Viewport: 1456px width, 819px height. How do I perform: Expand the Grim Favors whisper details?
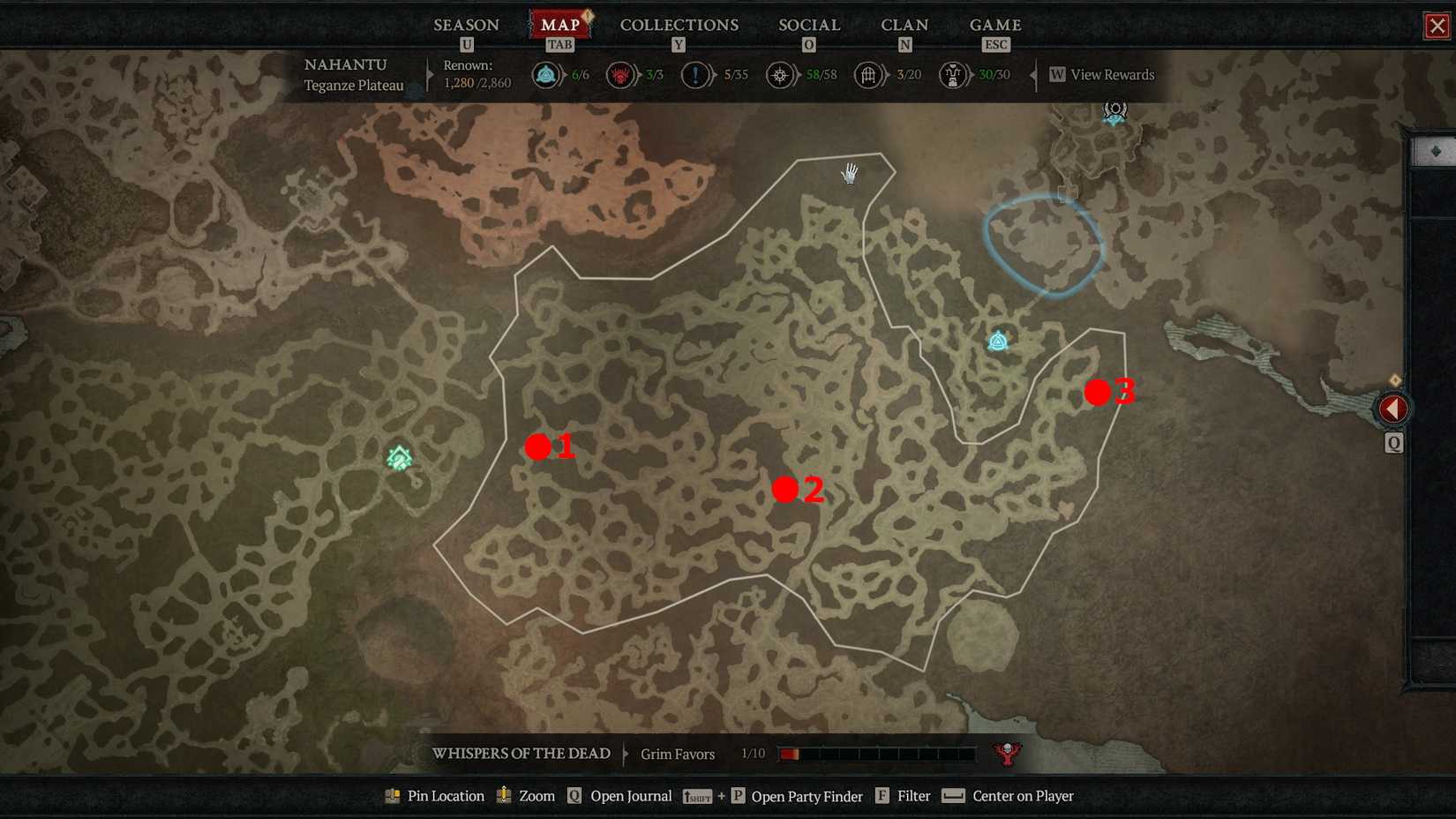click(676, 754)
